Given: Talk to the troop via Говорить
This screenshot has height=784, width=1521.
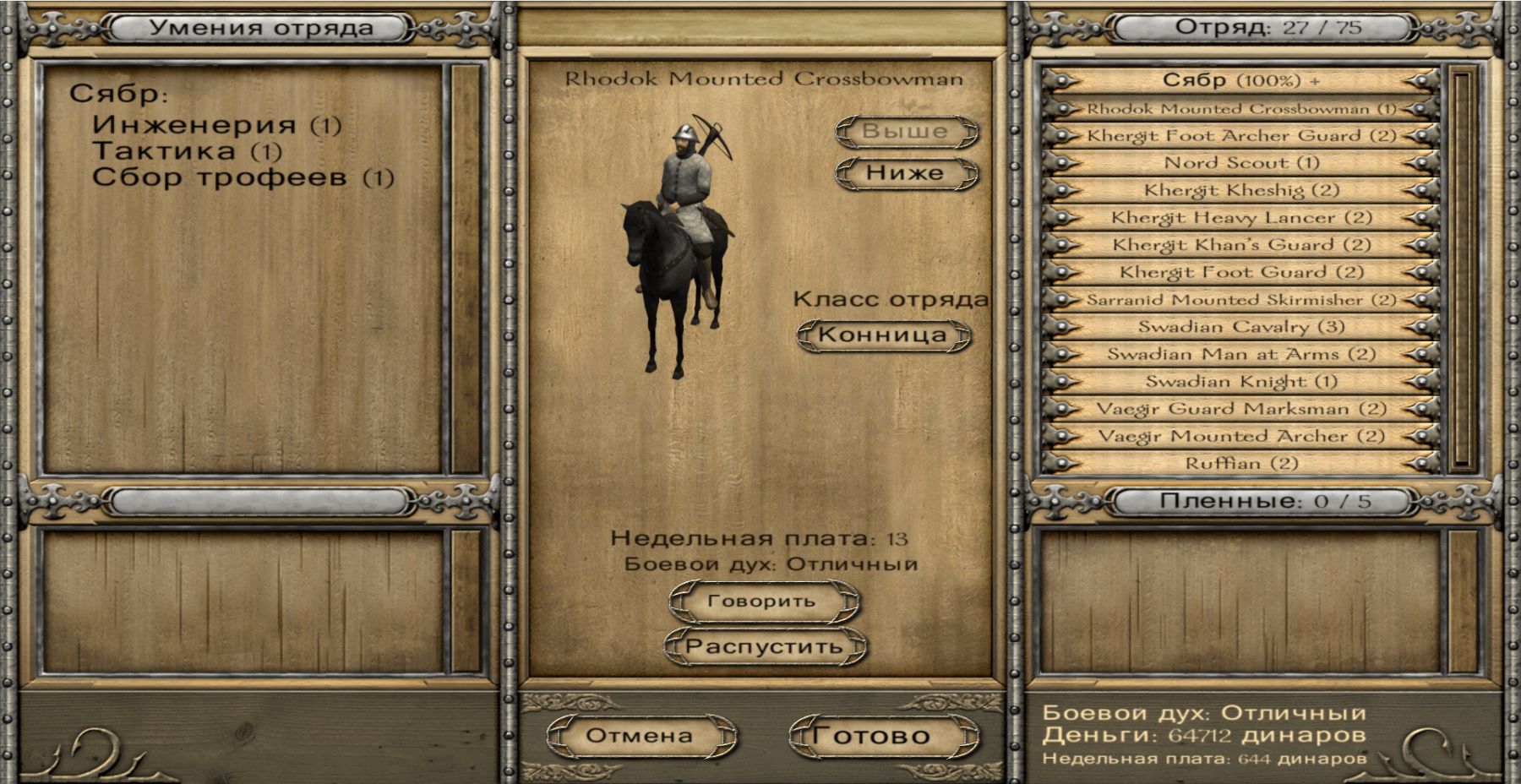Looking at the screenshot, I should coord(763,602).
